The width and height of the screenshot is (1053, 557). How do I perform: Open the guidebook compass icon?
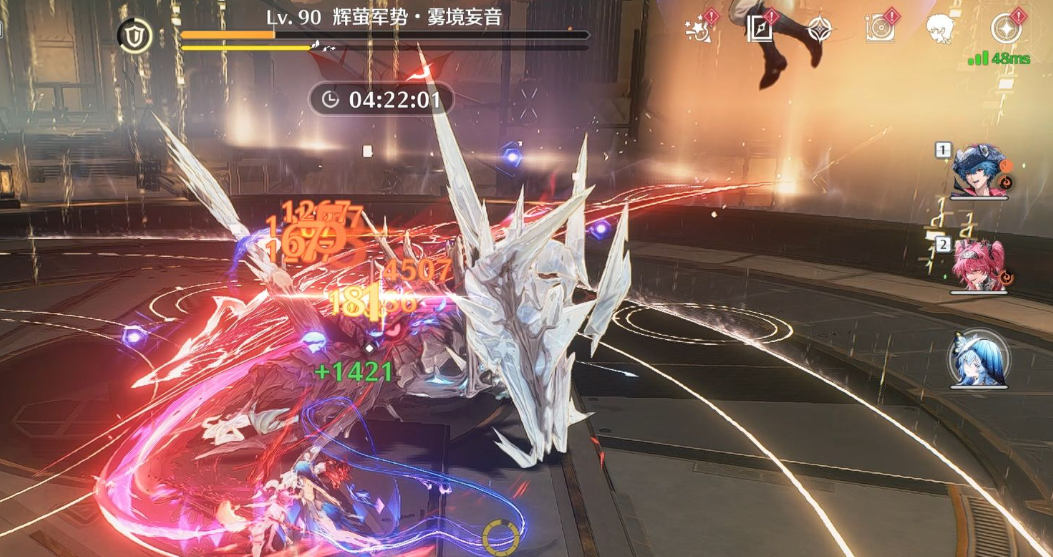pos(759,29)
